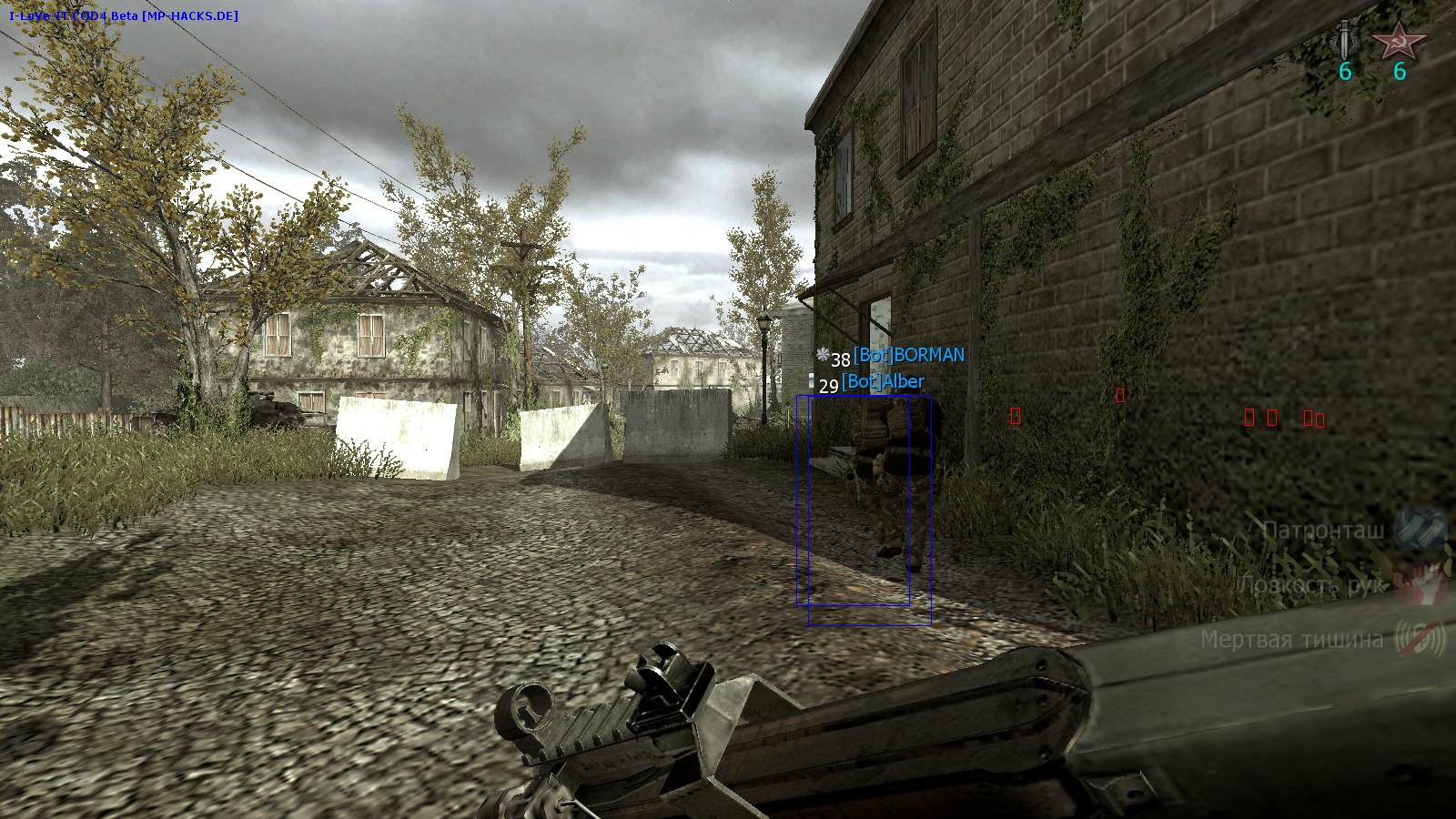The height and width of the screenshot is (819, 1456).
Task: Click the red star score icon showing 6
Action: point(1400,41)
